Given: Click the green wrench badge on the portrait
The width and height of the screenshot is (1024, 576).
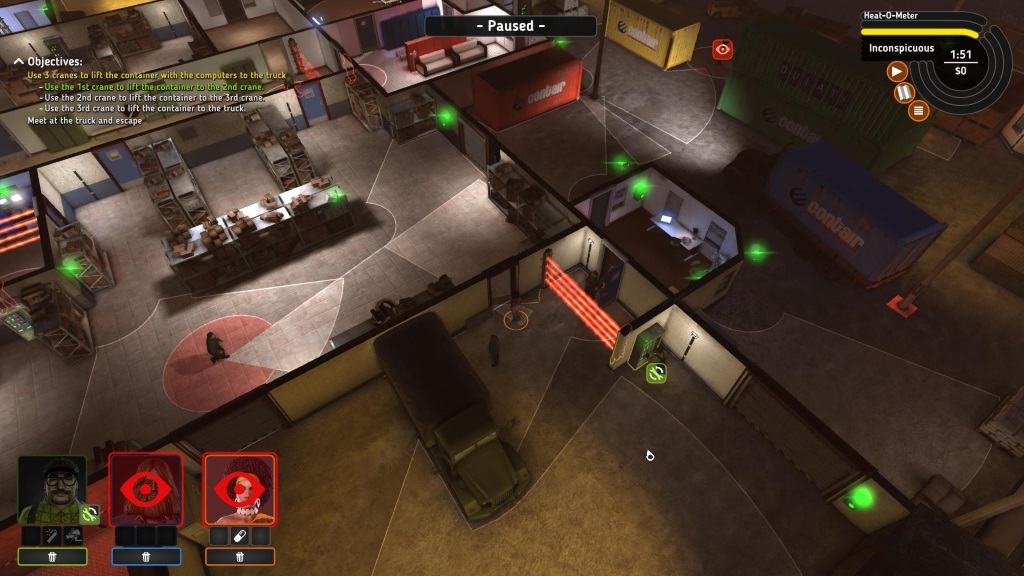Looking at the screenshot, I should [89, 514].
